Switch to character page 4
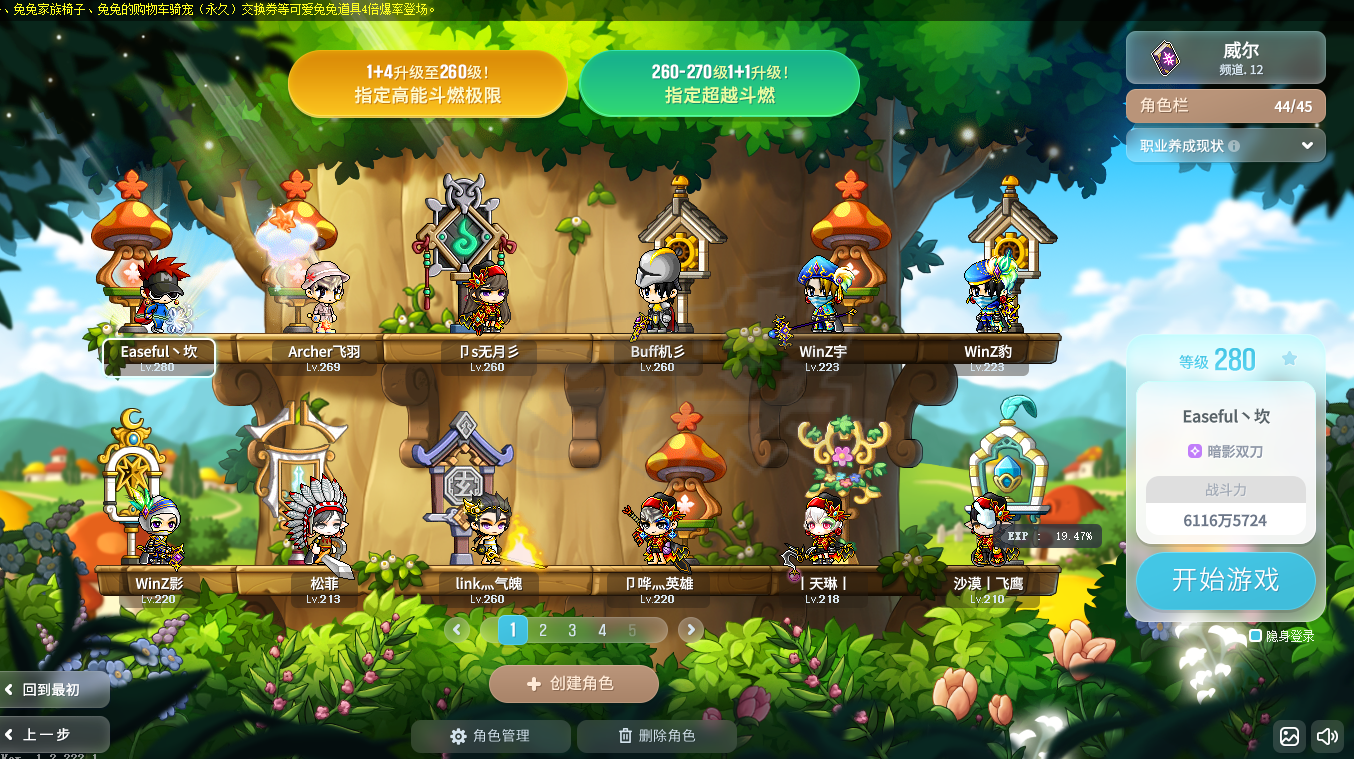 (x=602, y=630)
